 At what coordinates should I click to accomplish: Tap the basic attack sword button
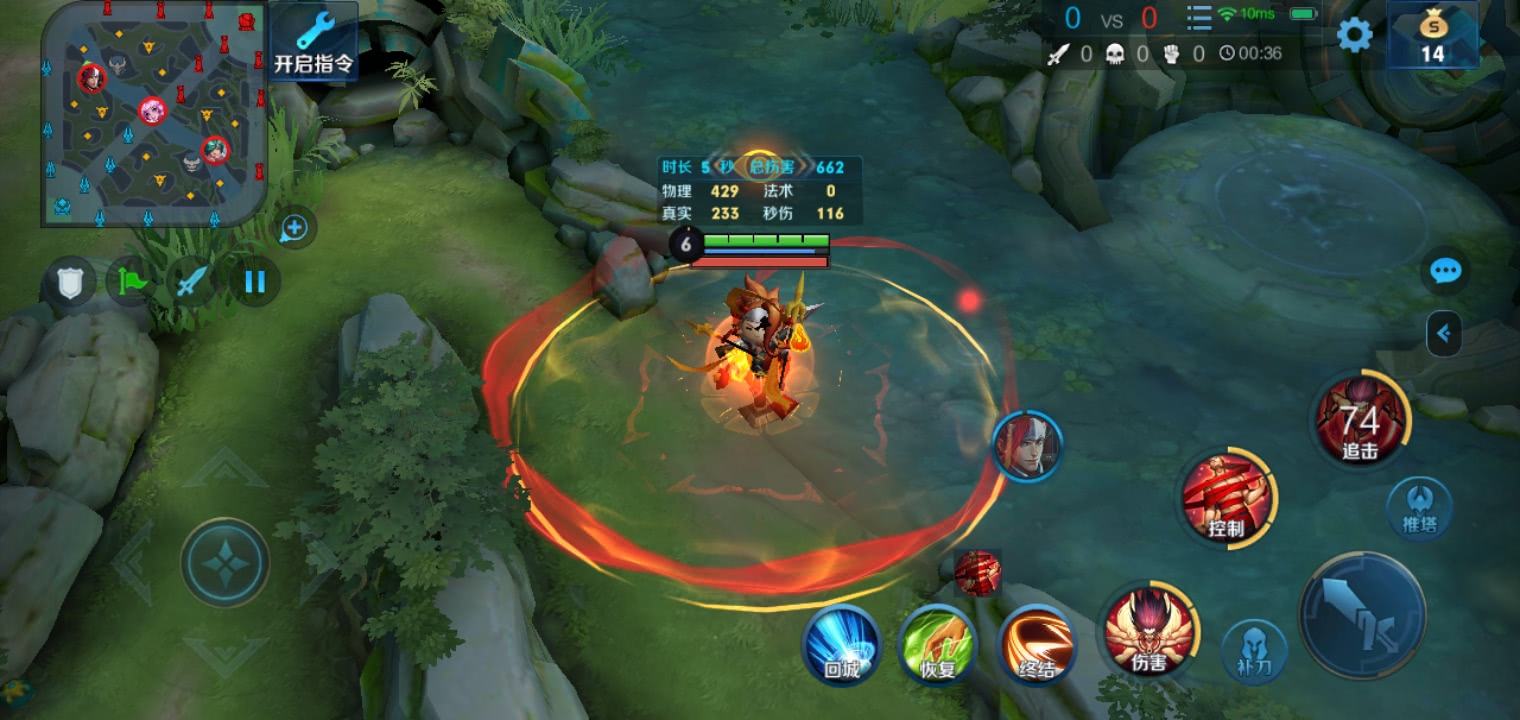(x=1362, y=615)
